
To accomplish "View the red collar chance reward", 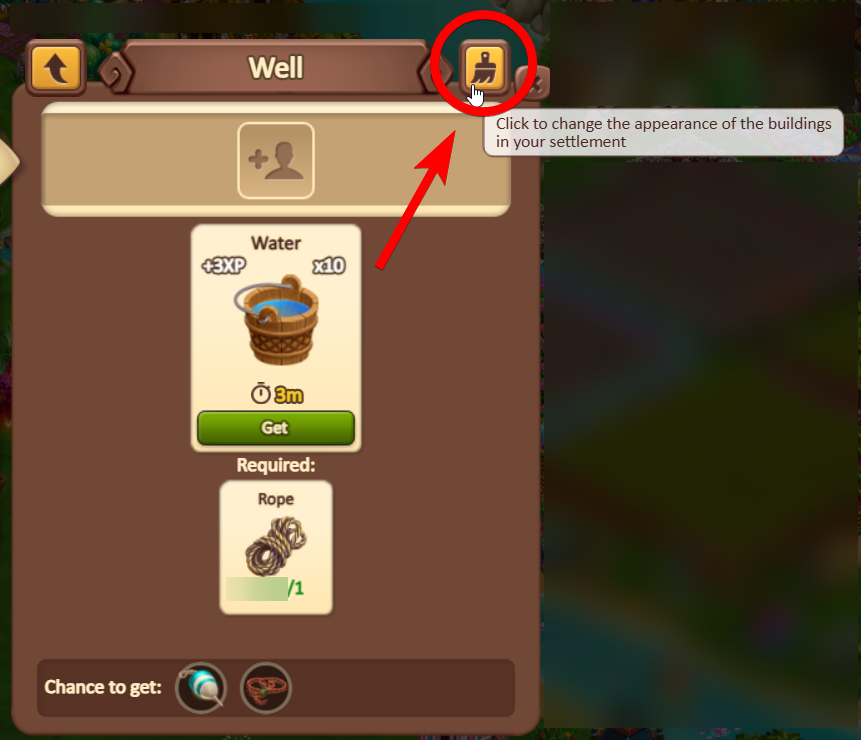I will [266, 688].
